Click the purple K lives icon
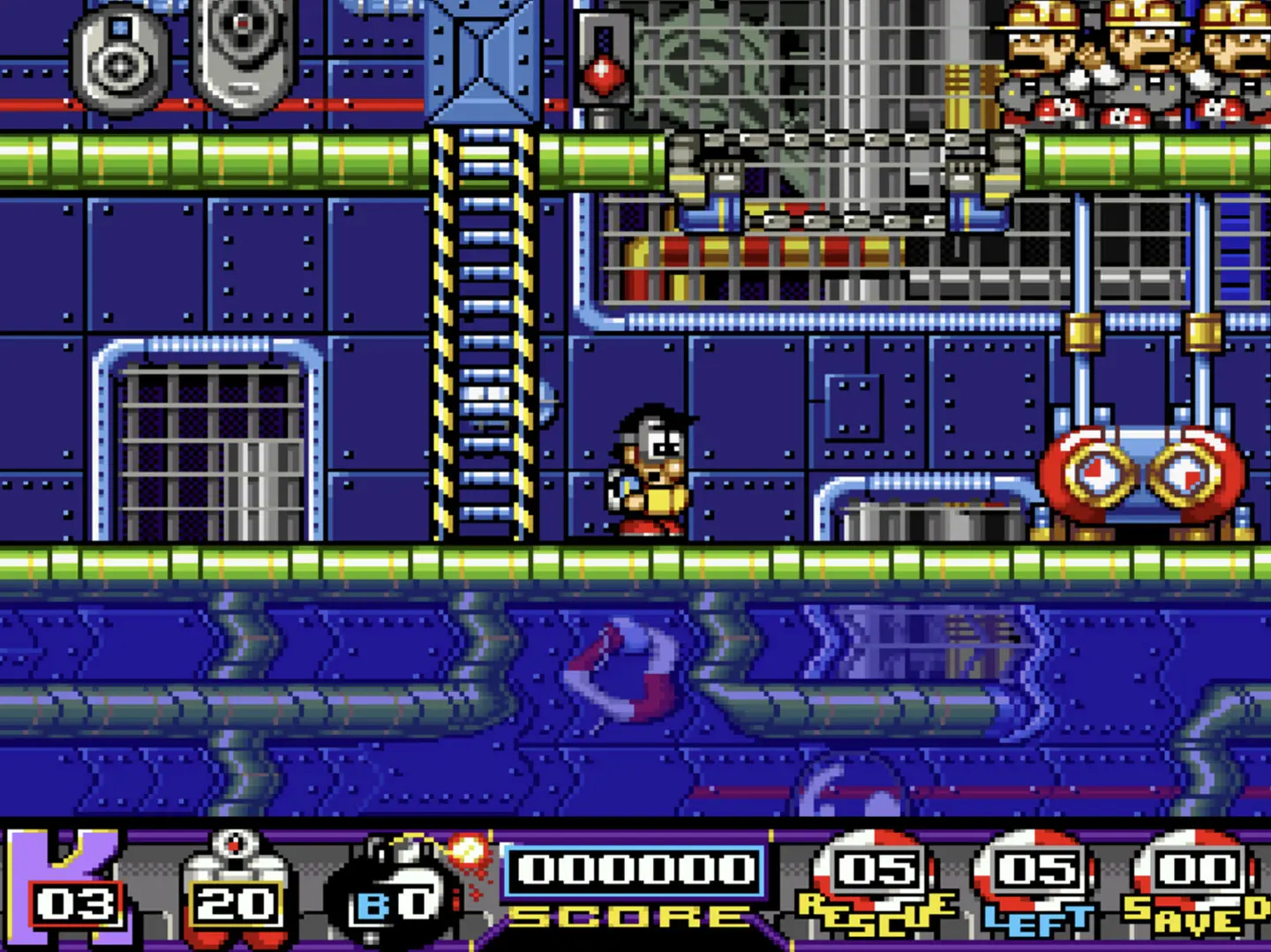Viewport: 1271px width, 952px height. point(71,888)
